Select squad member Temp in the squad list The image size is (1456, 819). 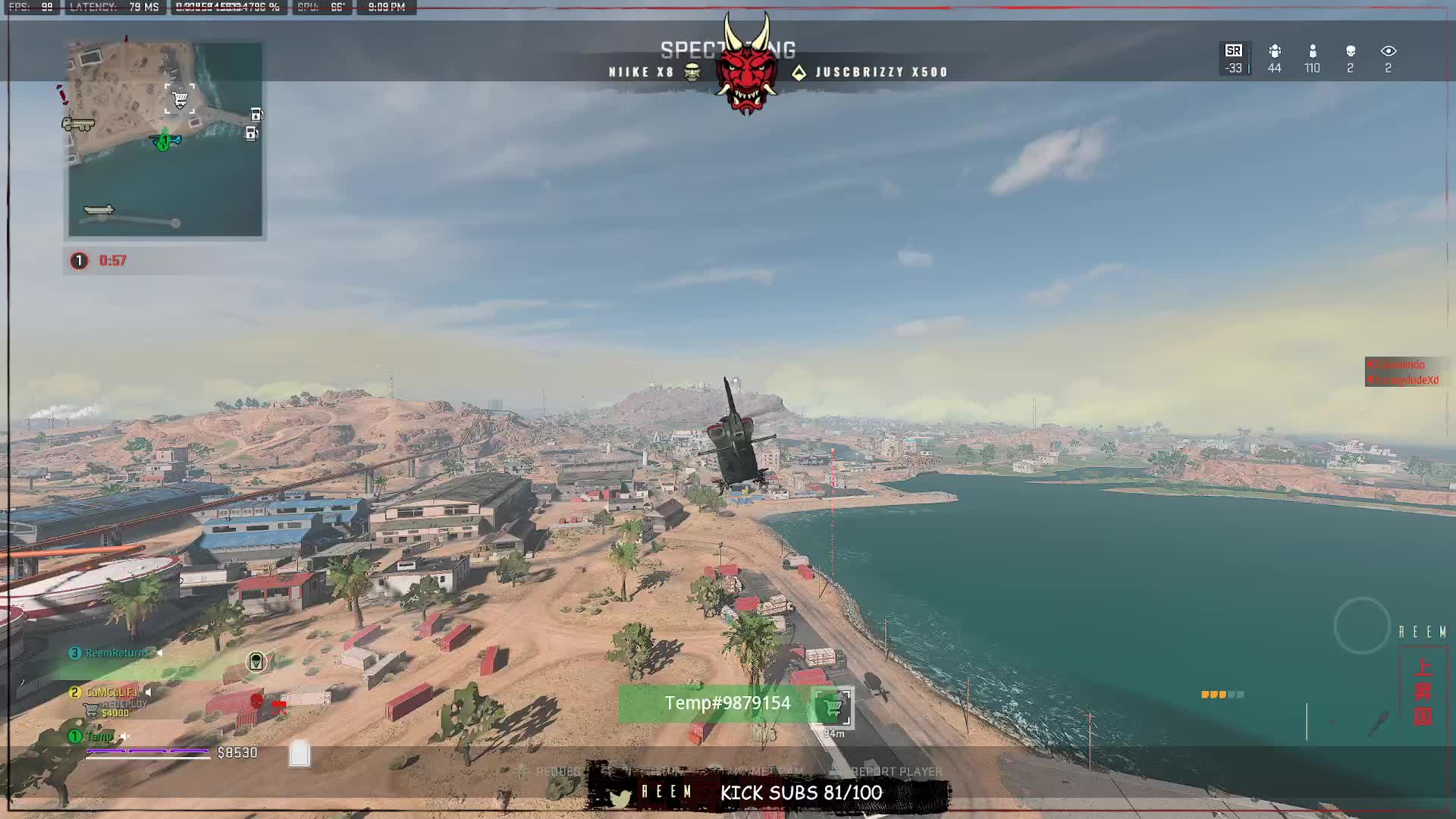[x=99, y=736]
